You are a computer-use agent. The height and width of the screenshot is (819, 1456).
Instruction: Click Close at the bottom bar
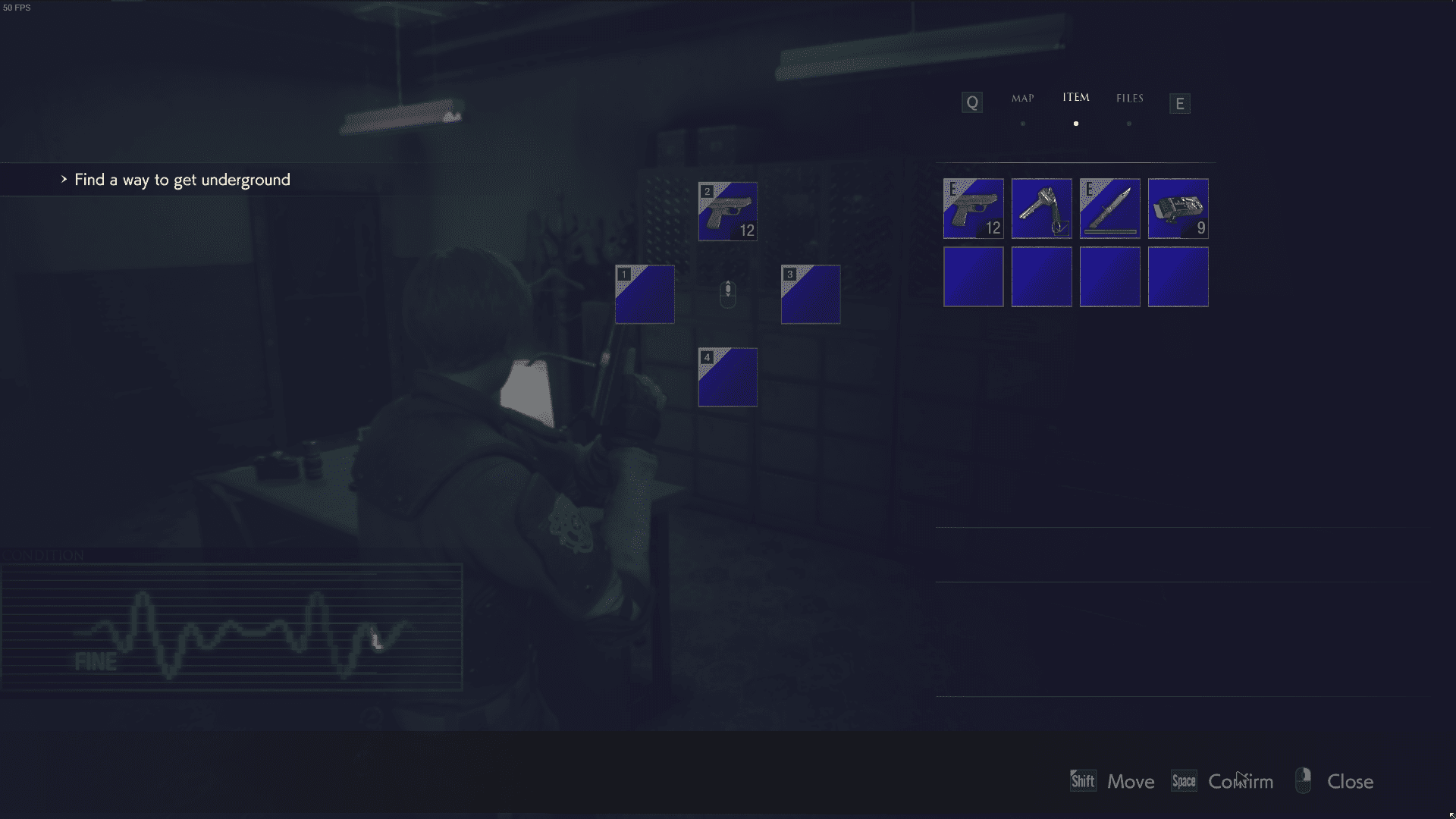click(x=1350, y=781)
